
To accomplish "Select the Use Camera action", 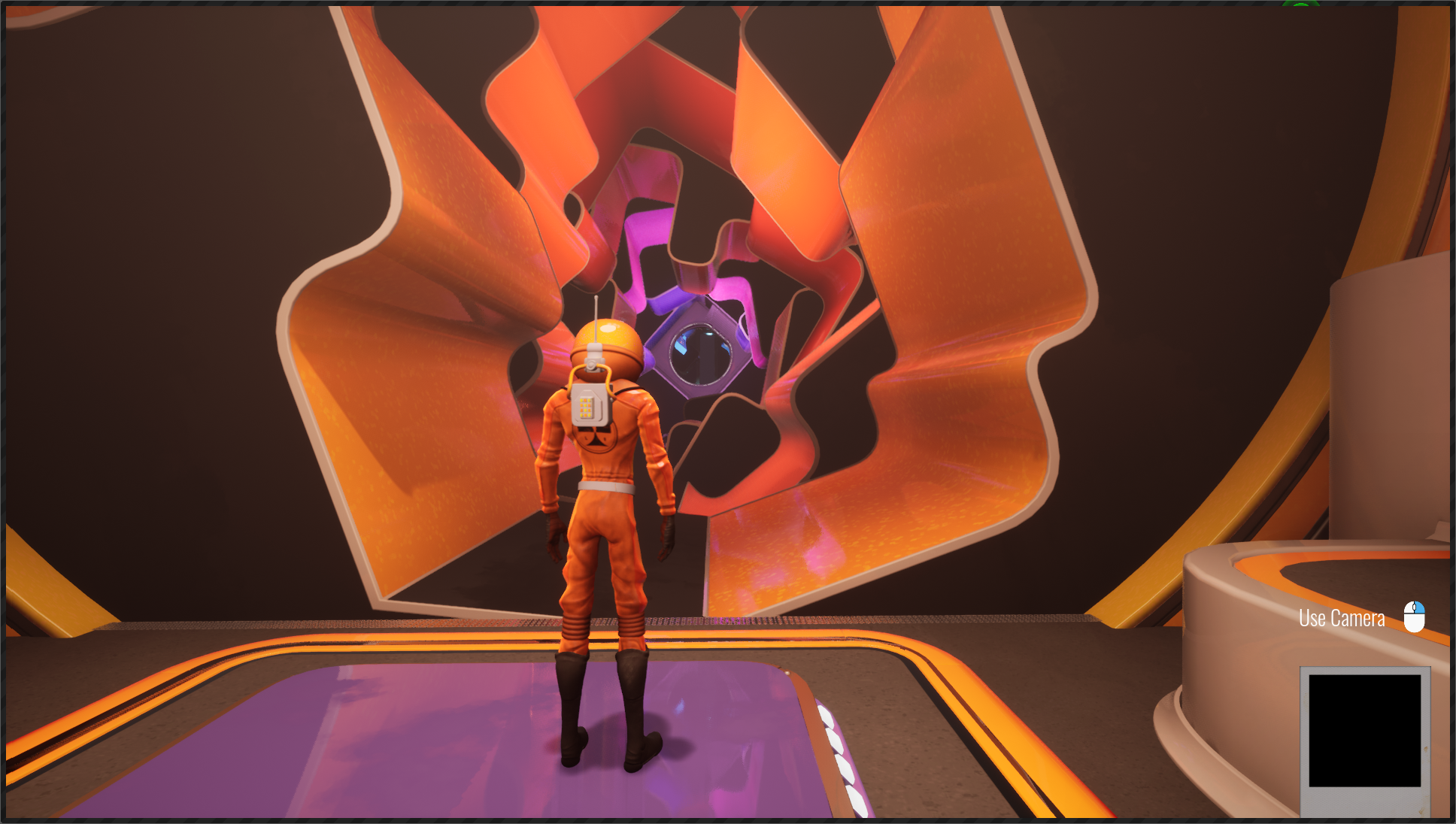I will click(1340, 617).
